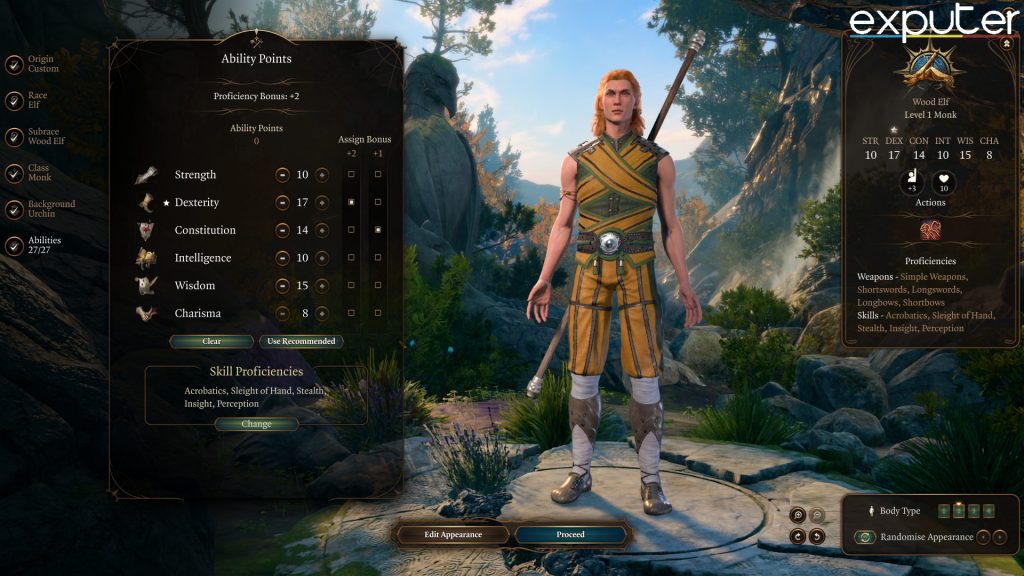This screenshot has width=1024, height=576.
Task: Open the Edit Appearance screen
Action: tap(453, 534)
